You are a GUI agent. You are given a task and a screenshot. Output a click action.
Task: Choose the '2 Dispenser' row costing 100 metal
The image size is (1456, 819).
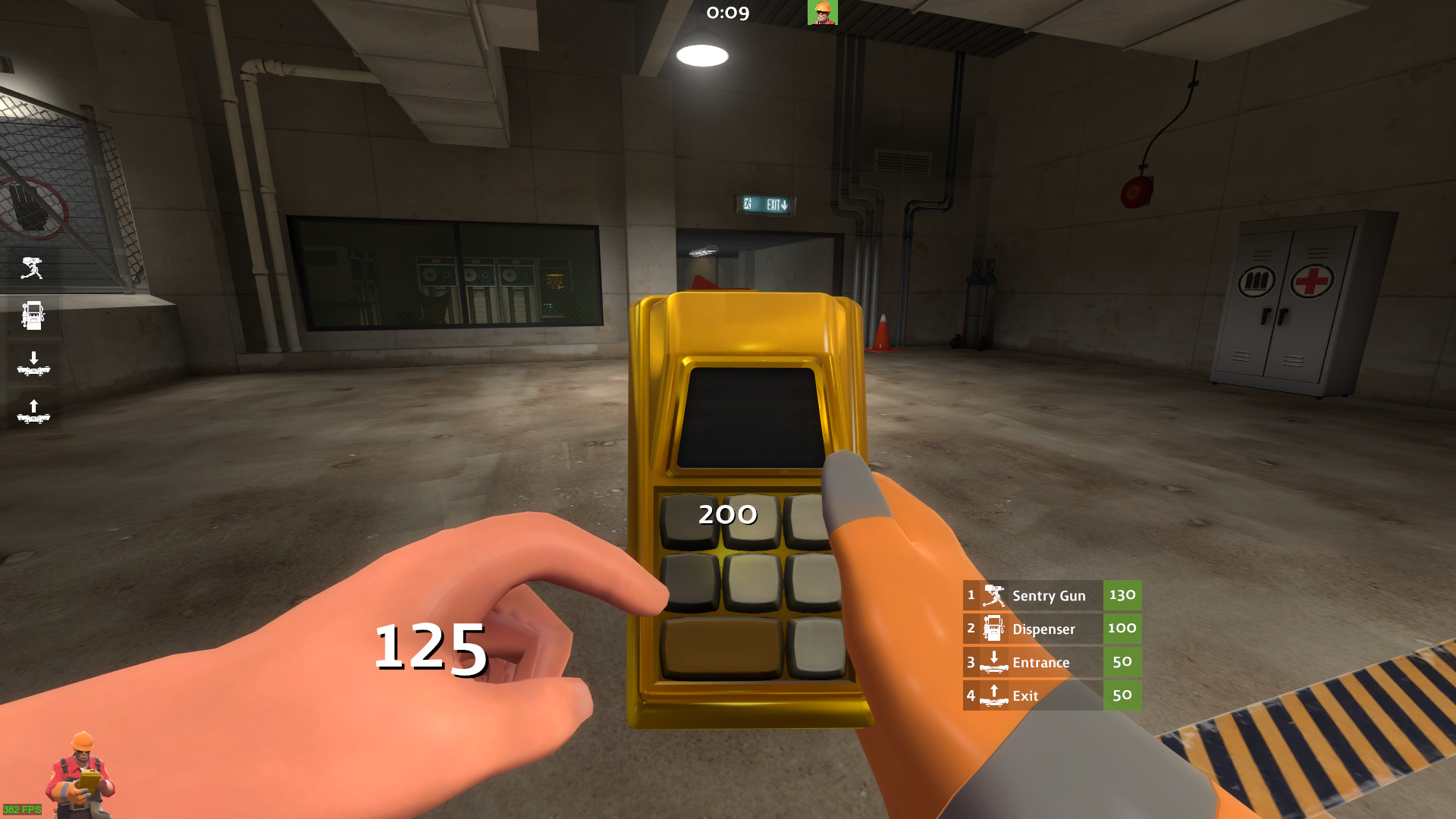[x=1046, y=629]
